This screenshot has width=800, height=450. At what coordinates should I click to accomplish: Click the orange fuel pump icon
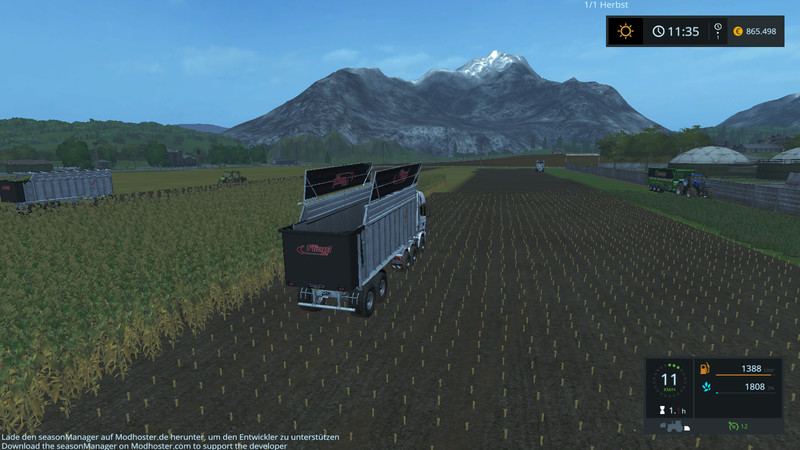click(705, 370)
